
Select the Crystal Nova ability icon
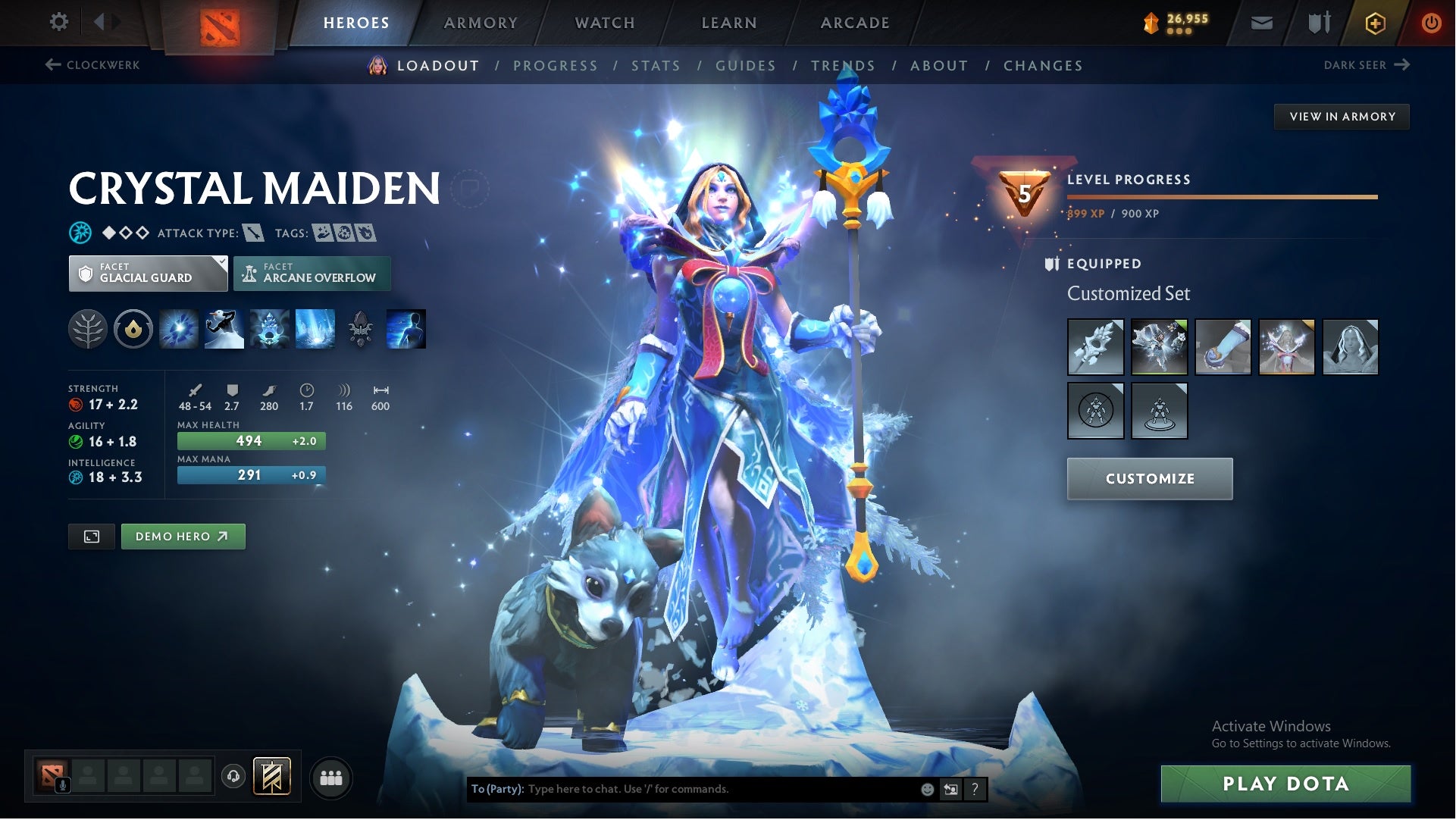click(x=178, y=329)
